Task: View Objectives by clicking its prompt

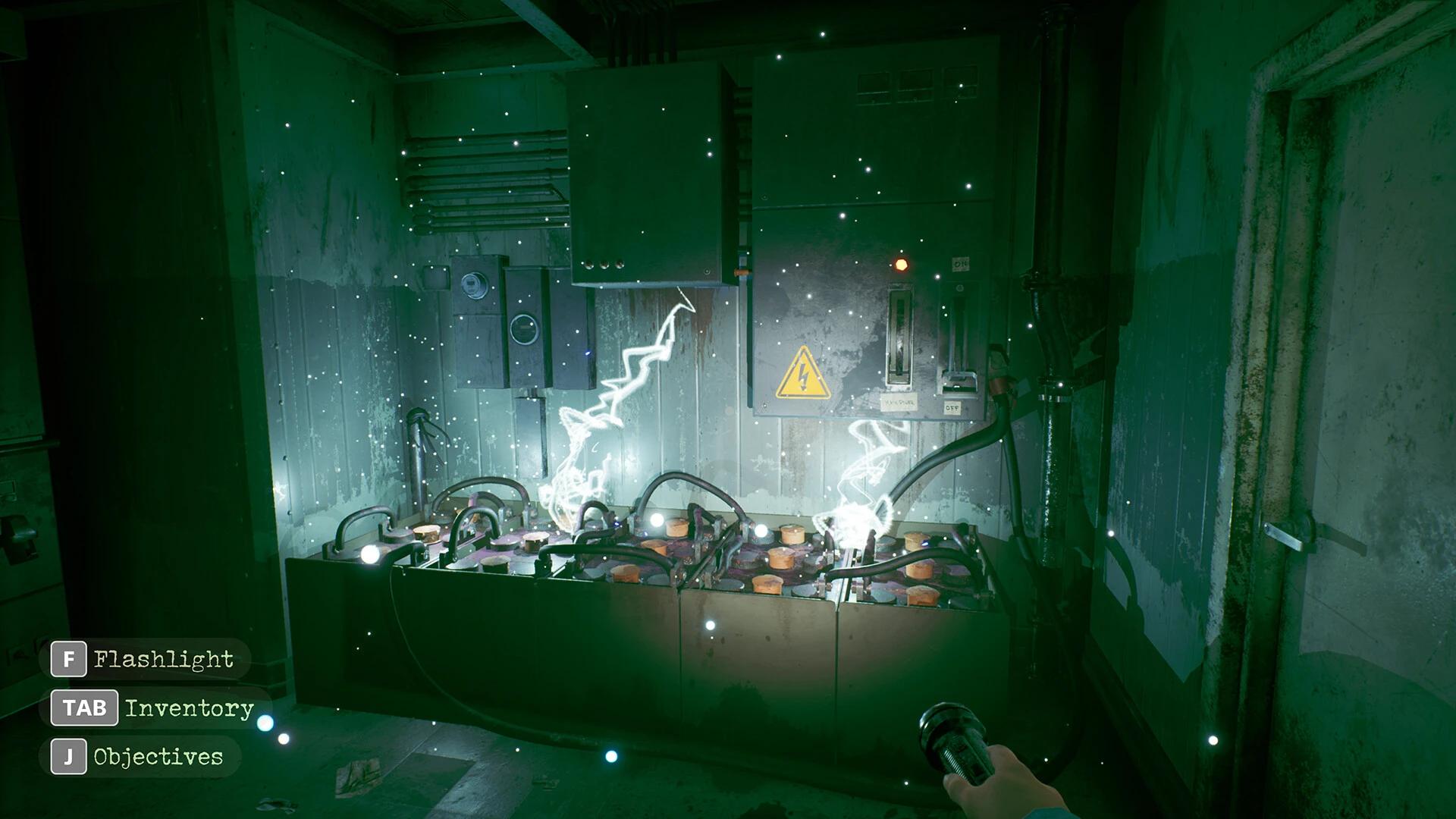Action: coord(157,756)
